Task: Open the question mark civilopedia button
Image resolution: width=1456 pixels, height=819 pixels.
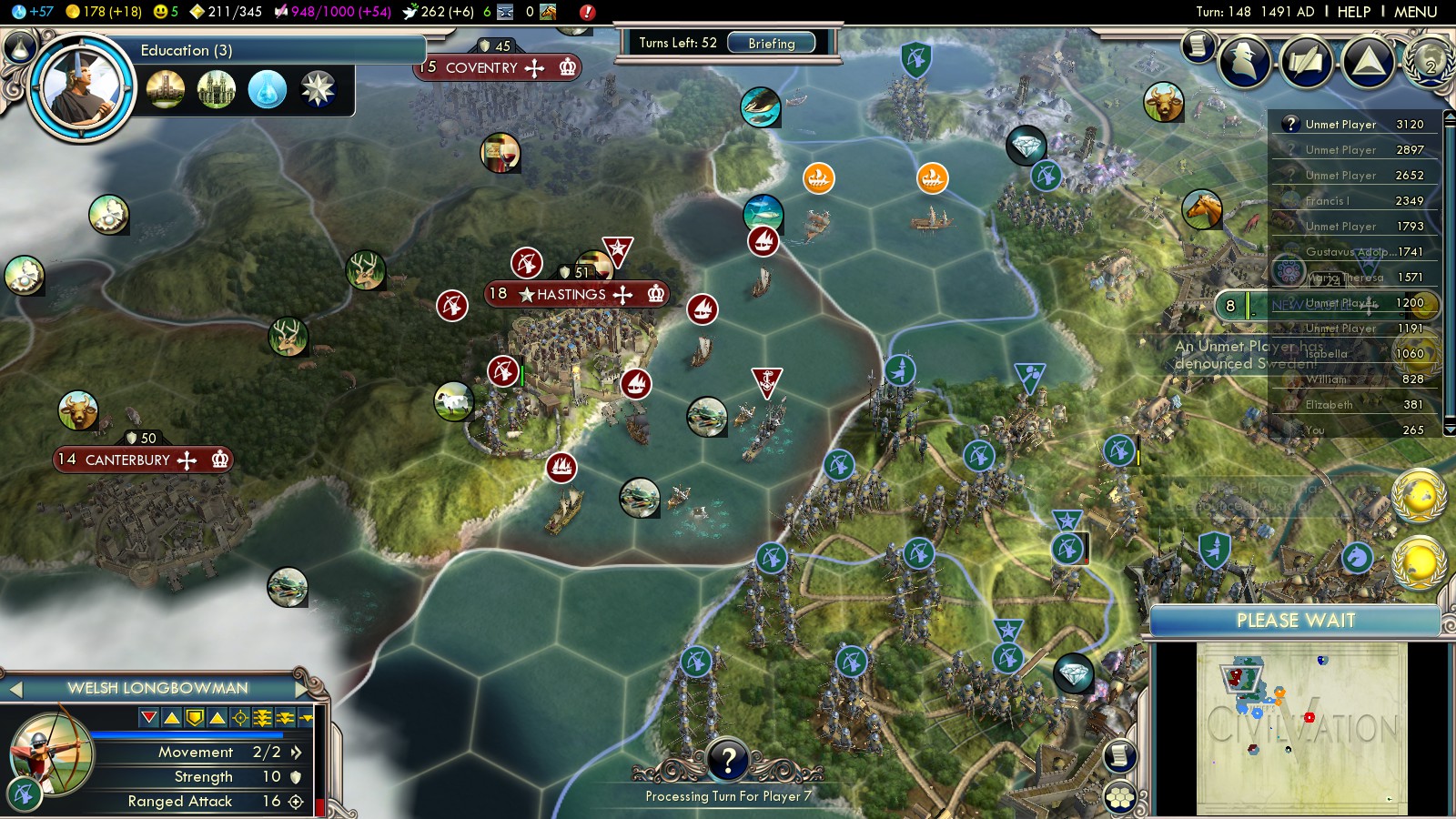Action: (727, 760)
